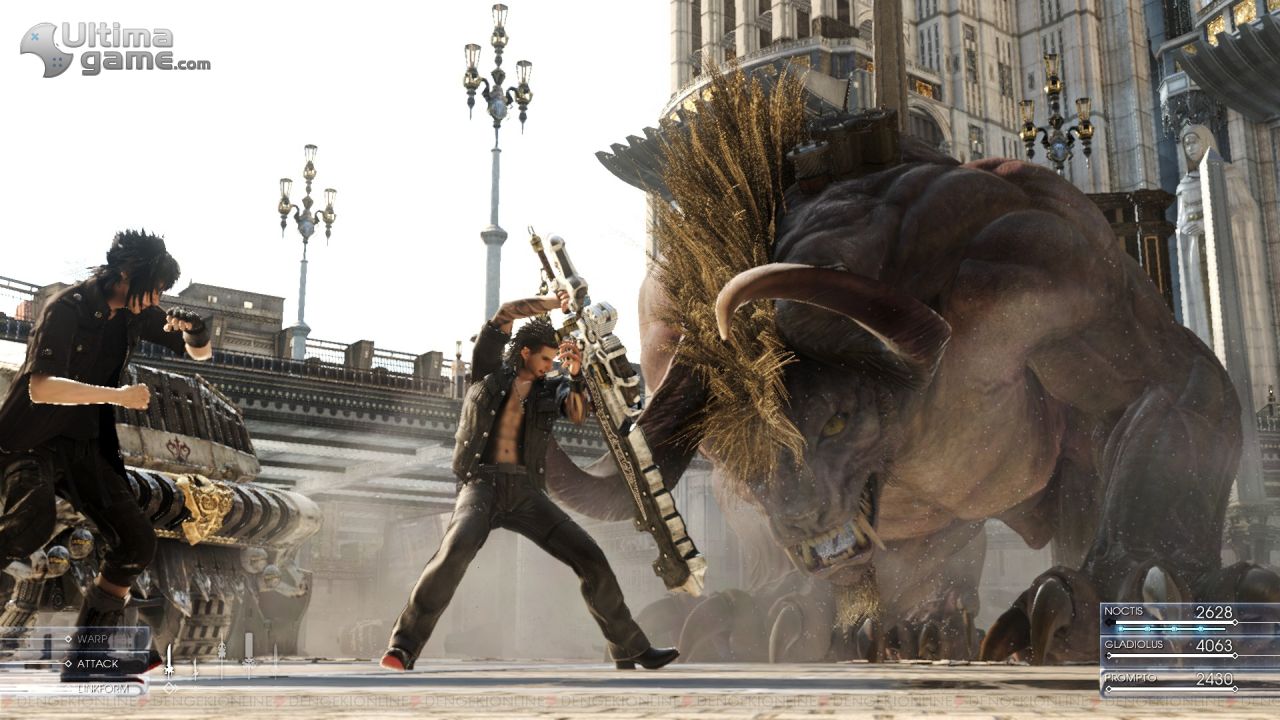Select the diamond cursor under the weapon bar
Viewport: 1280px width, 720px height.
[x=169, y=688]
